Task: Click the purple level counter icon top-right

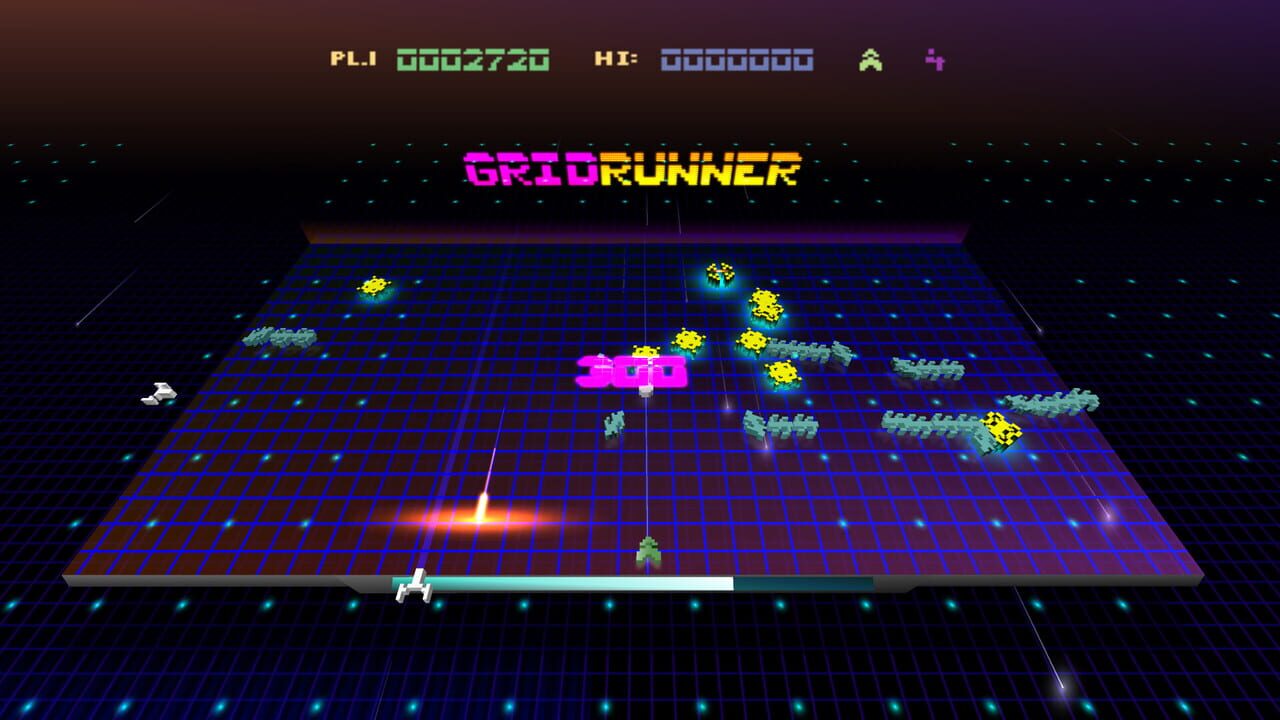Action: (x=934, y=58)
